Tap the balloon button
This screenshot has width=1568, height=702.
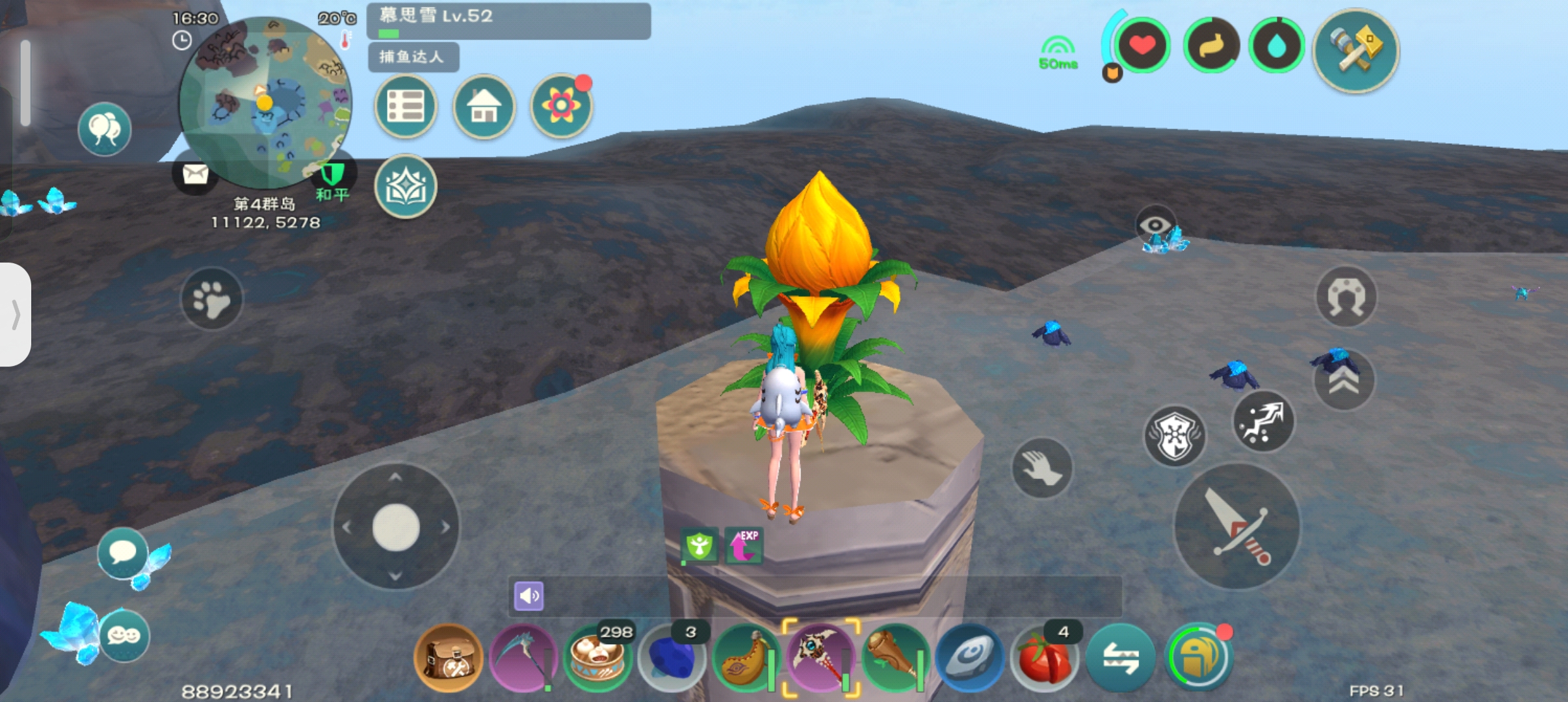tap(104, 129)
